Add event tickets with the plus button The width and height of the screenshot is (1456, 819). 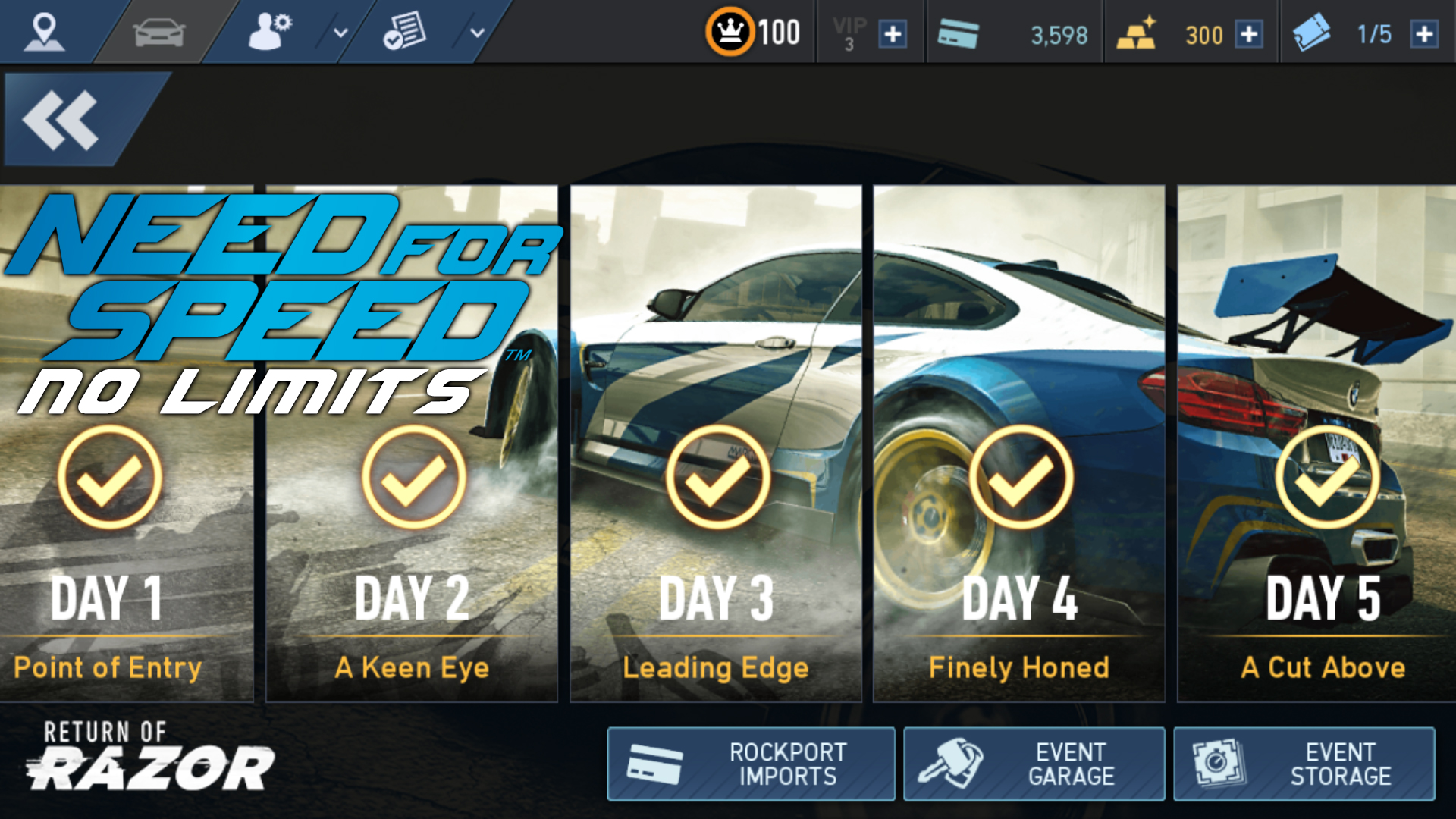[1425, 34]
